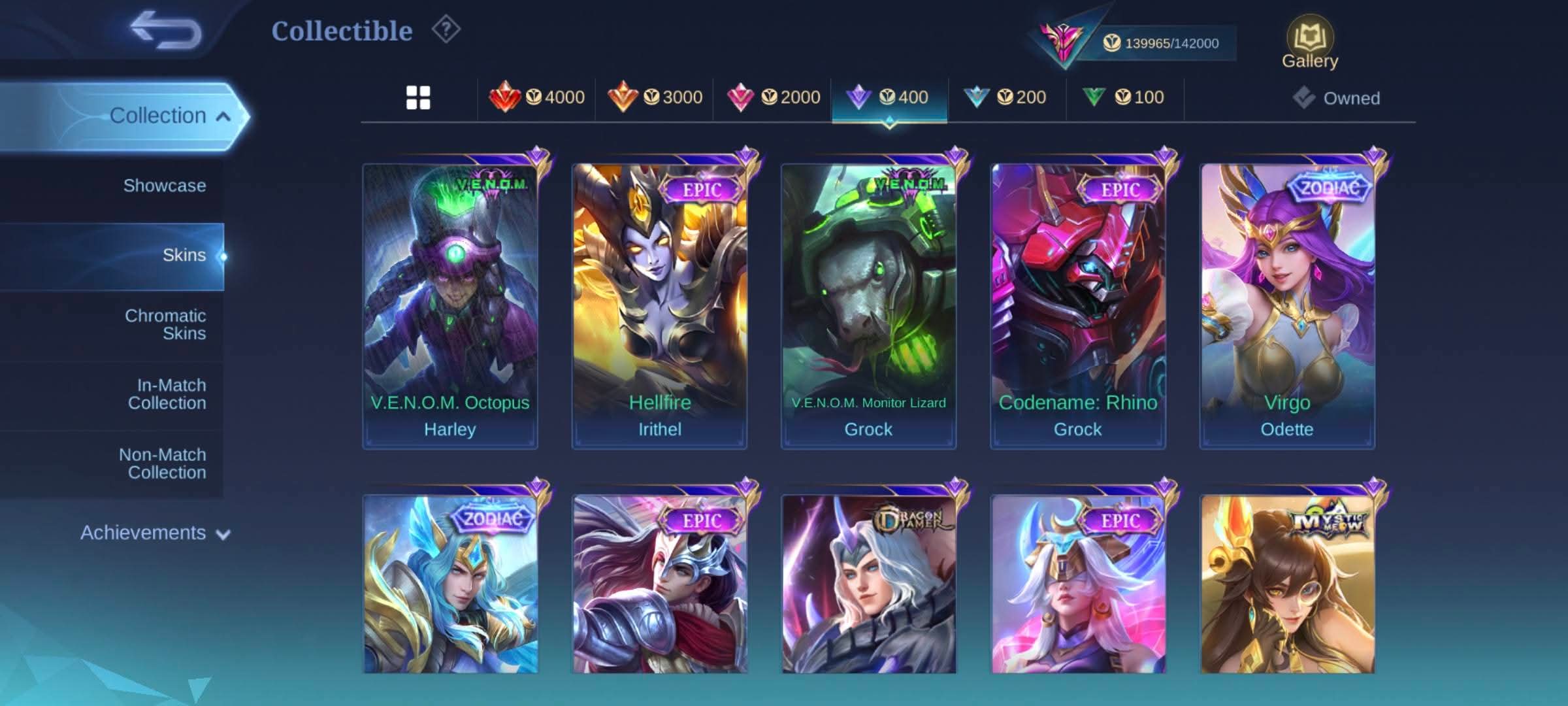Open Odette's Virgo skin card
This screenshot has width=1568, height=706.
[x=1286, y=306]
